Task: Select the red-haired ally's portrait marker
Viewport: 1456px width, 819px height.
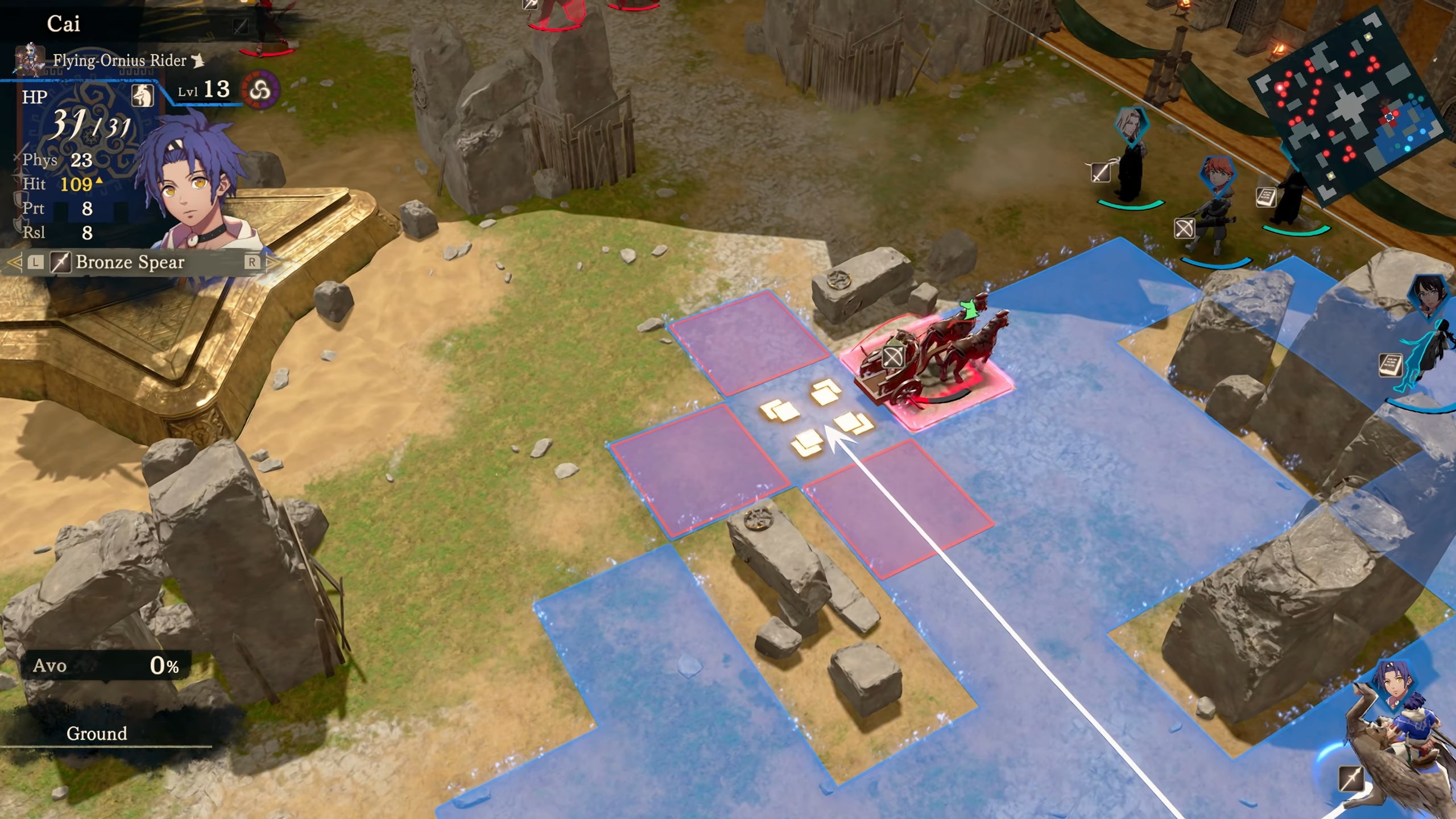Action: pos(1217,177)
